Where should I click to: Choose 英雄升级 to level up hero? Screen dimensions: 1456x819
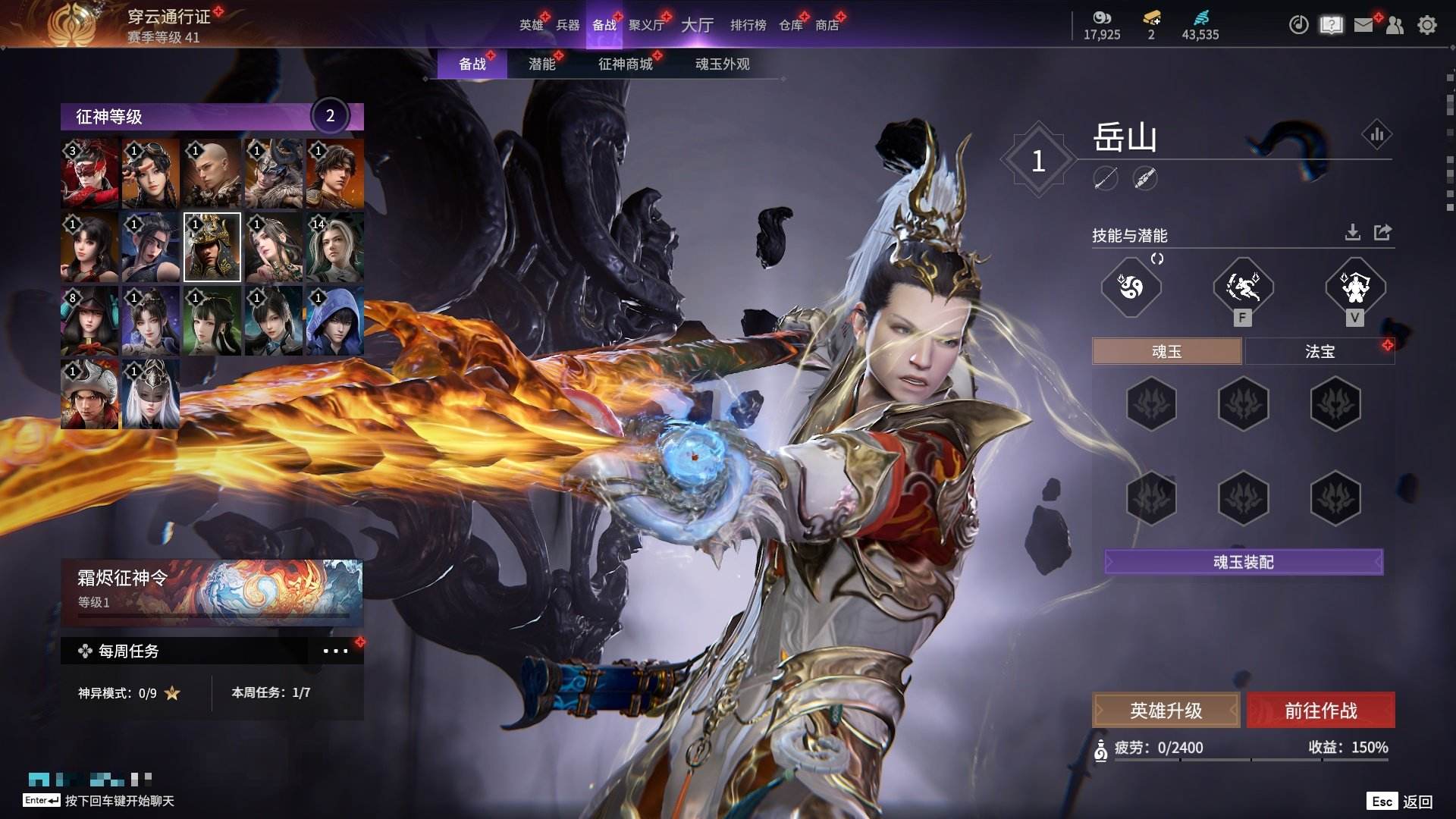(x=1166, y=711)
